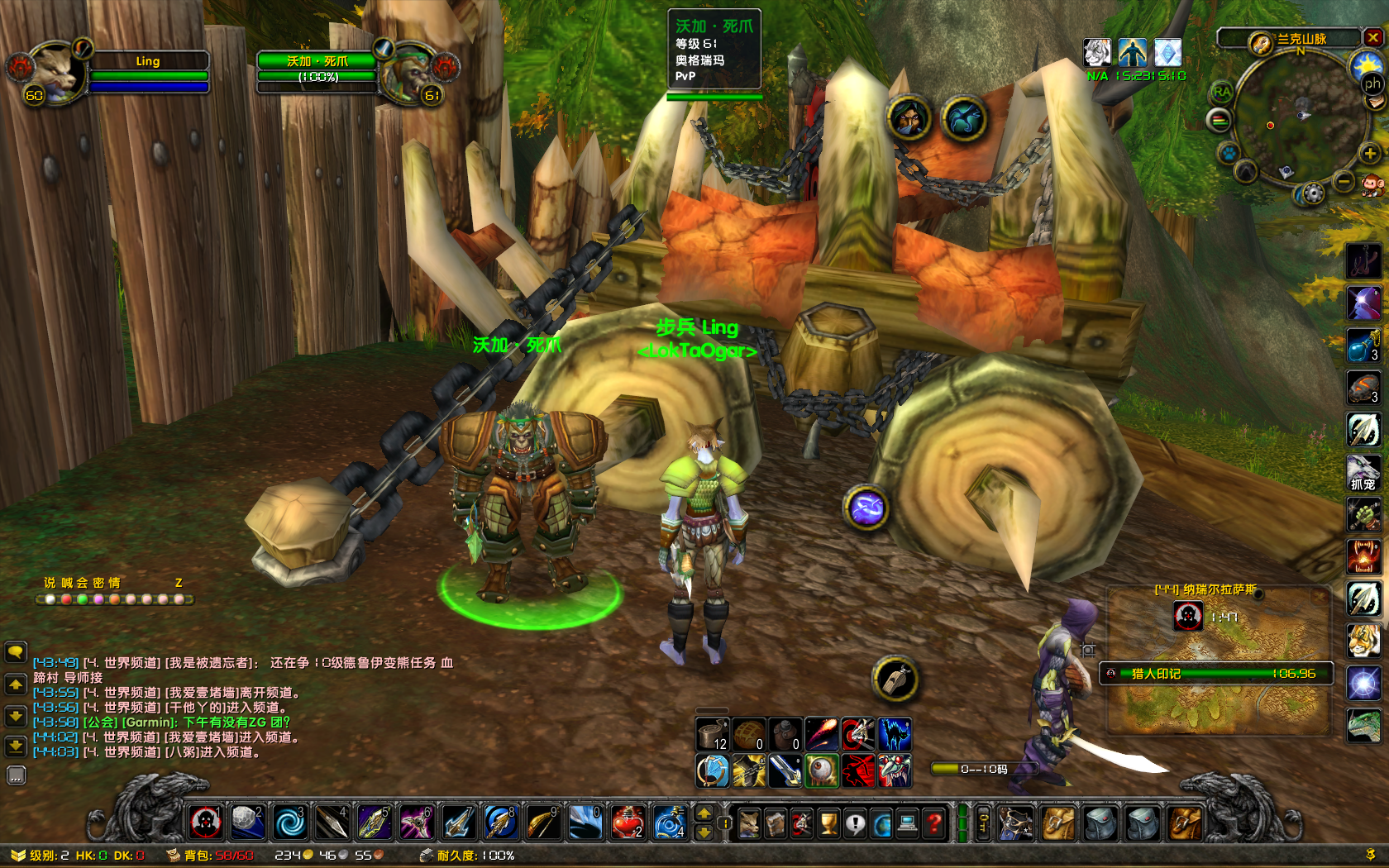Open the gear settings button below the minimap
The height and width of the screenshot is (868, 1389).
tap(1312, 194)
